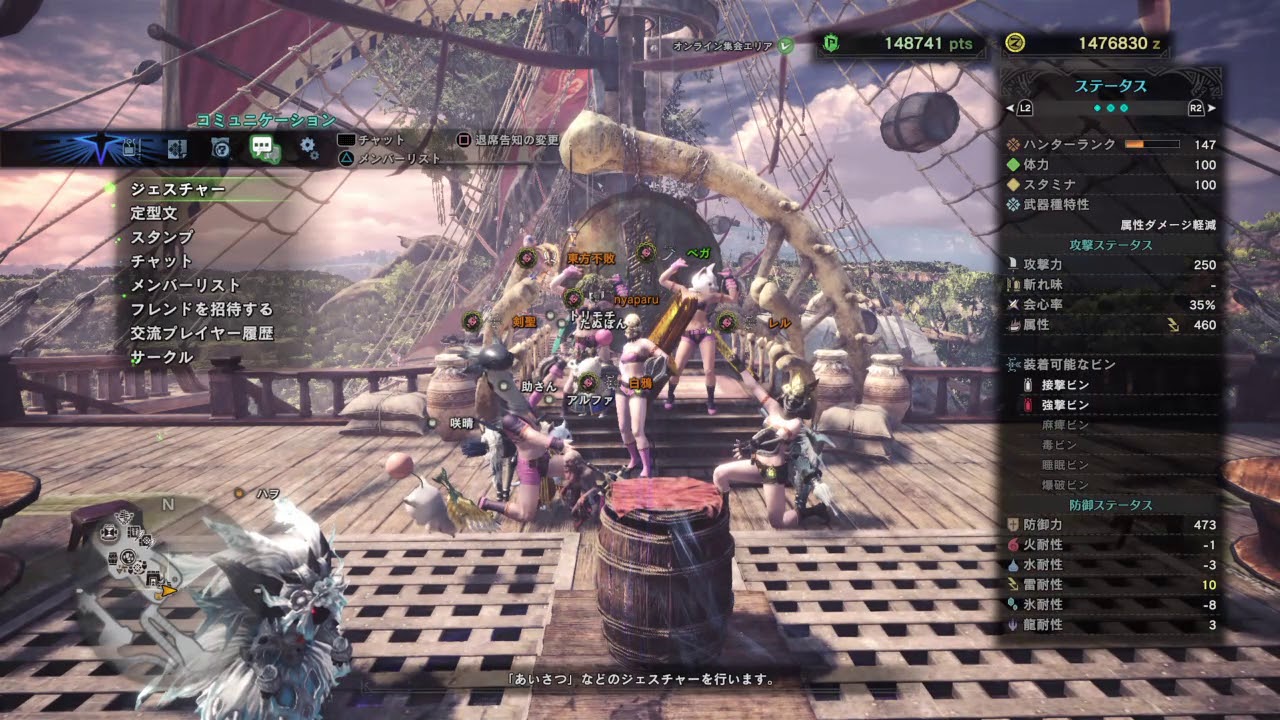Screen dimensions: 1280x720
Task: Show the メンバーリスト entry in the menu list
Action: coord(186,285)
